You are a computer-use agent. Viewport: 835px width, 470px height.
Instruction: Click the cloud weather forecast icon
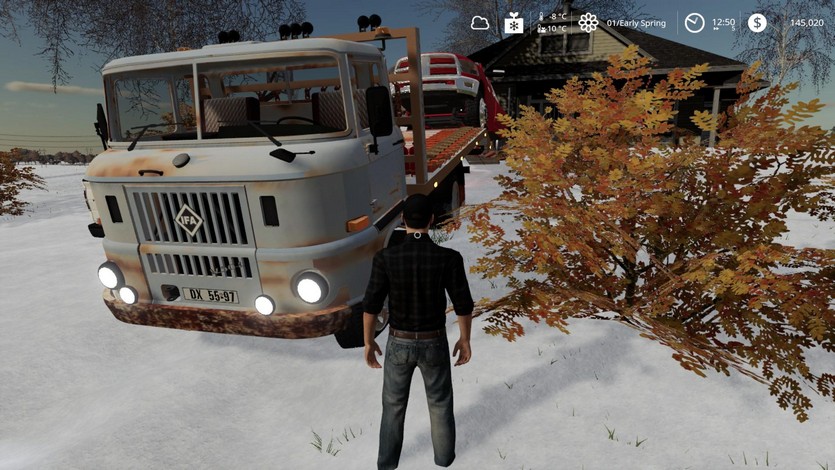[480, 22]
